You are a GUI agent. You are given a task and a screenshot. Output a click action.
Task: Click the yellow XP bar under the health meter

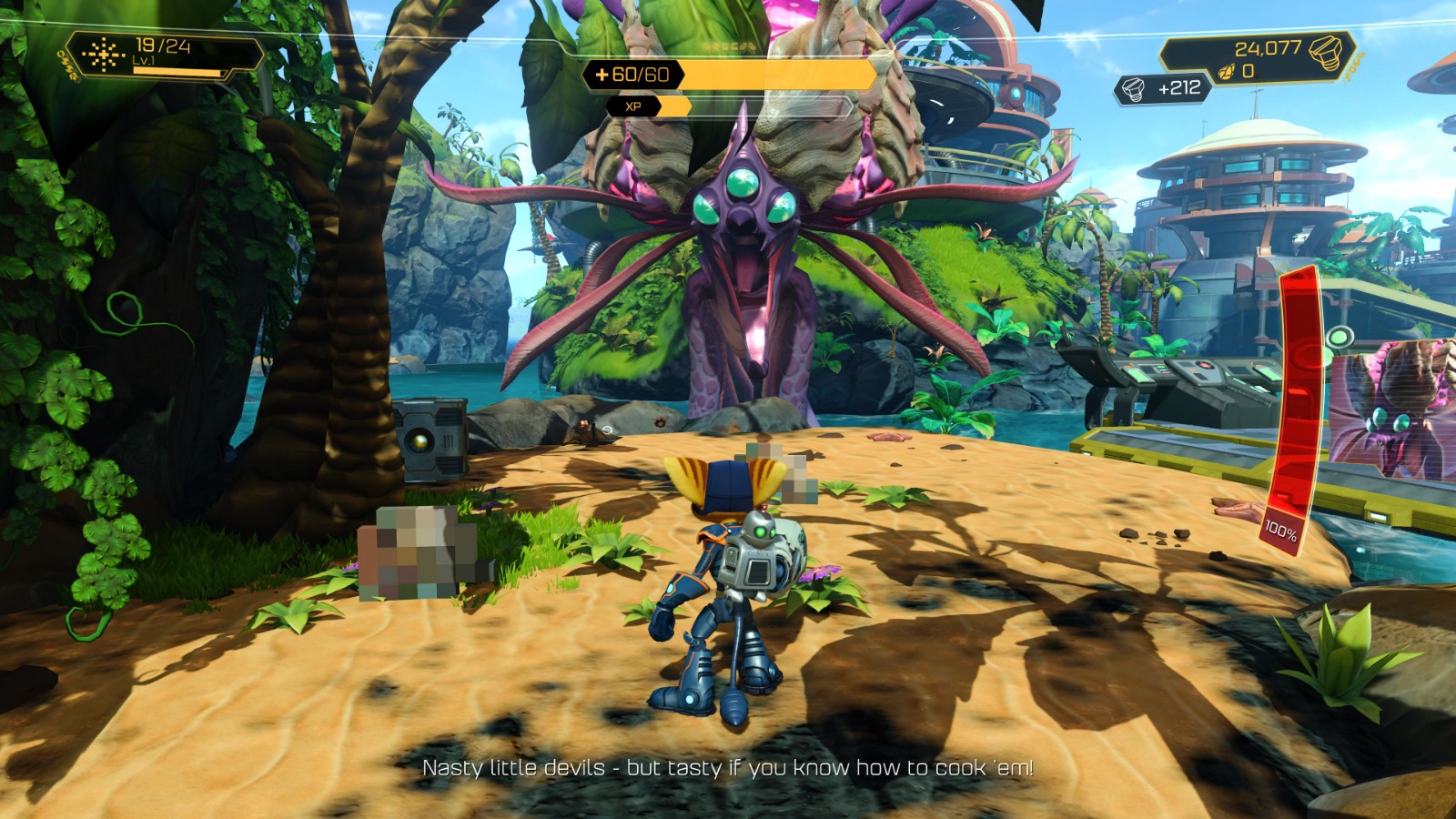tap(673, 105)
